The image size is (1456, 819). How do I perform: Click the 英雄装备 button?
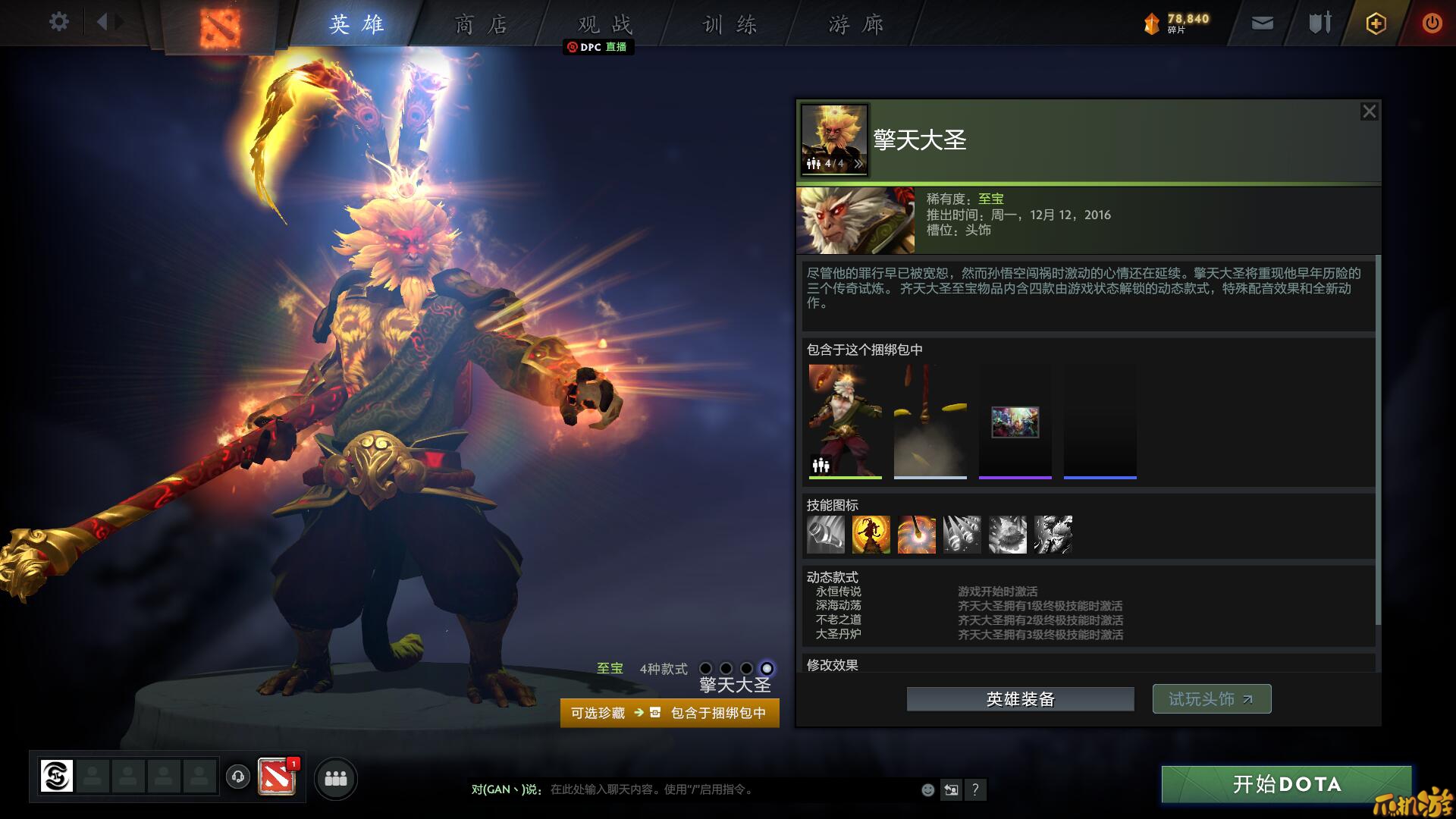[1020, 698]
